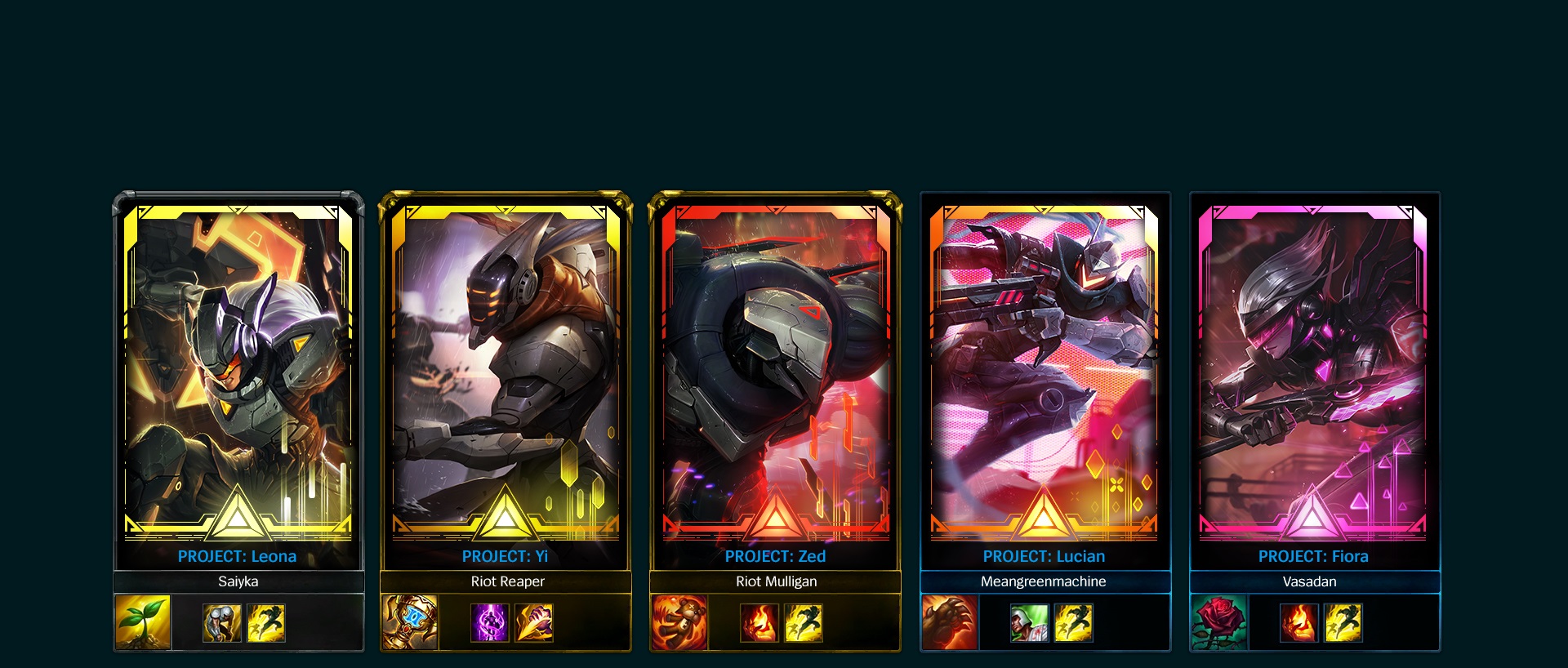Image resolution: width=1568 pixels, height=668 pixels.
Task: Select the sapling ward icon on Saiyka's card
Action: (x=140, y=621)
